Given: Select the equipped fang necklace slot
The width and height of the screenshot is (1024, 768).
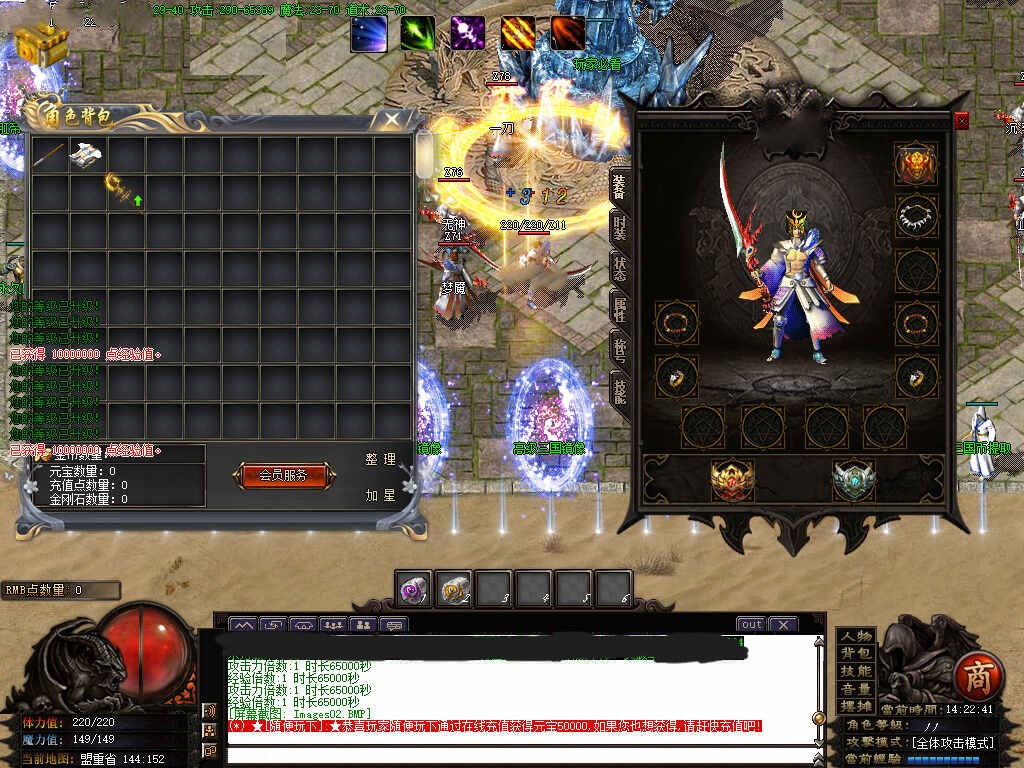Looking at the screenshot, I should pyautogui.click(x=915, y=215).
